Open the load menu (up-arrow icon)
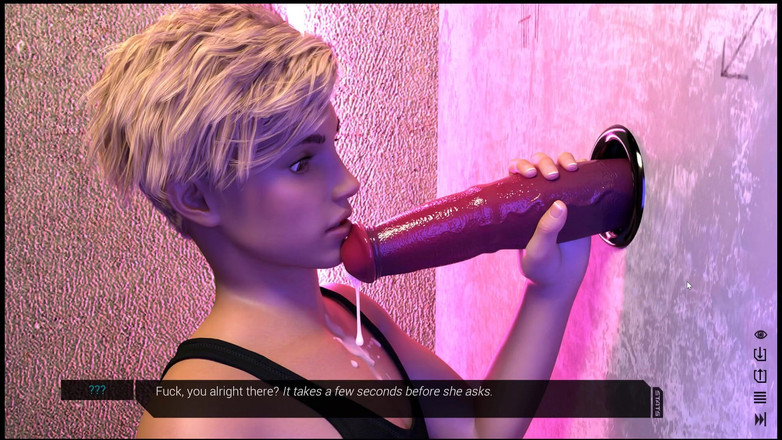 760,376
